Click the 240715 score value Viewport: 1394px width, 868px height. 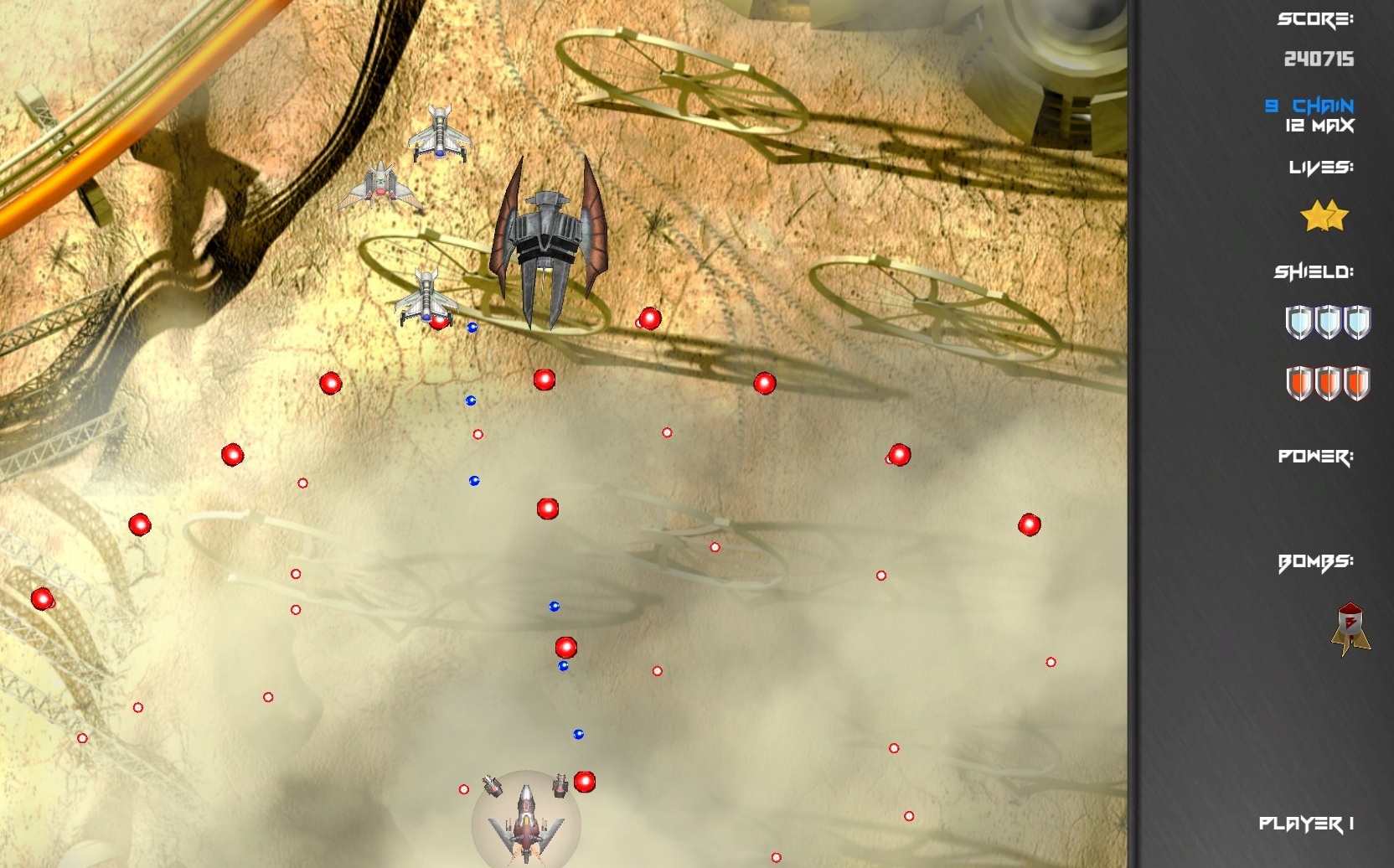coord(1319,59)
